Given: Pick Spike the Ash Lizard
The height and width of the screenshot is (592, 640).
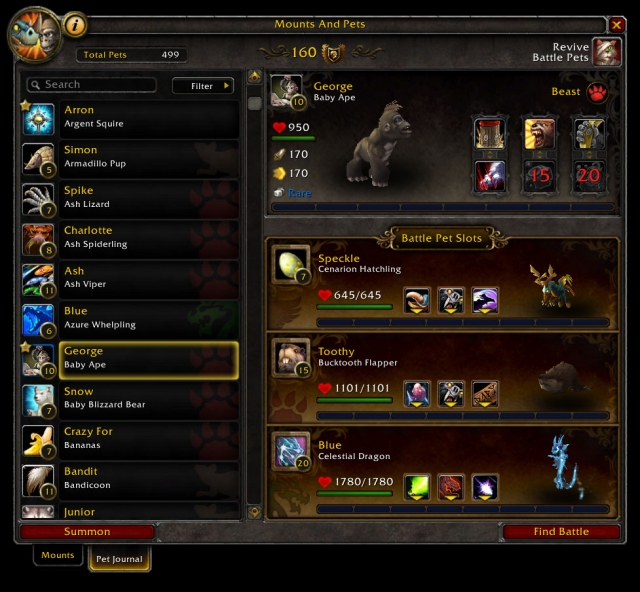Looking at the screenshot, I should coord(130,198).
